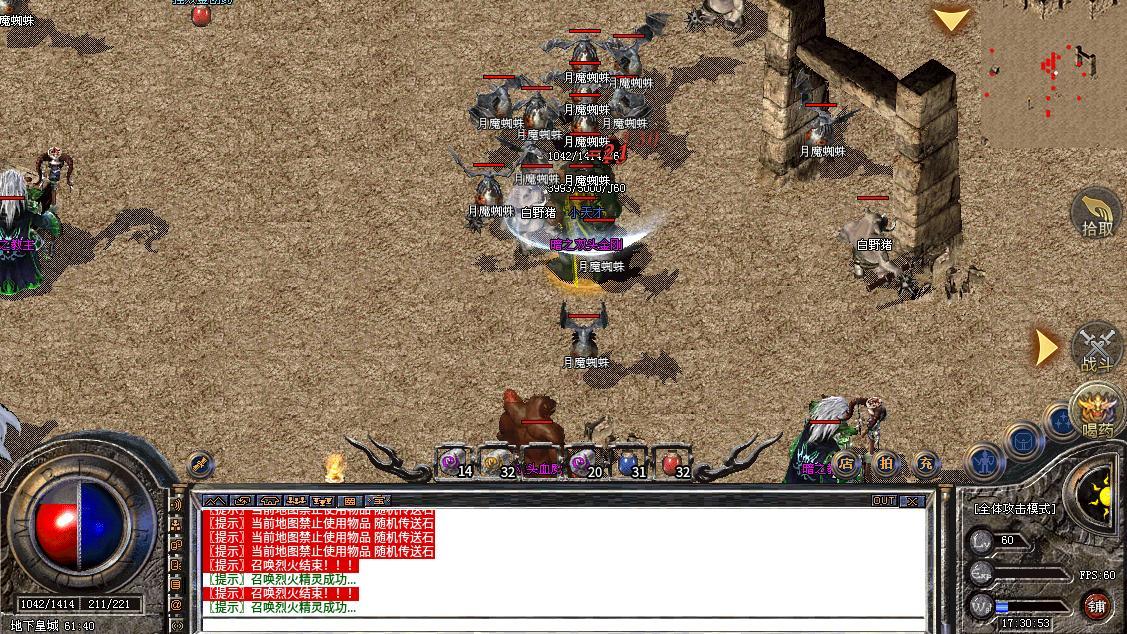Image resolution: width=1127 pixels, height=634 pixels.
Task: Expand the side panel with the right arrow
Action: coord(1045,347)
